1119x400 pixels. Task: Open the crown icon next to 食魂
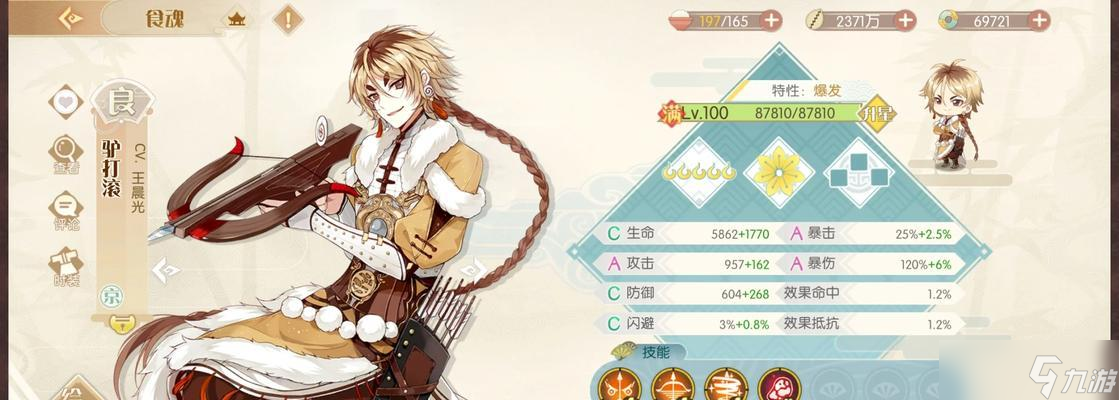pyautogui.click(x=239, y=18)
